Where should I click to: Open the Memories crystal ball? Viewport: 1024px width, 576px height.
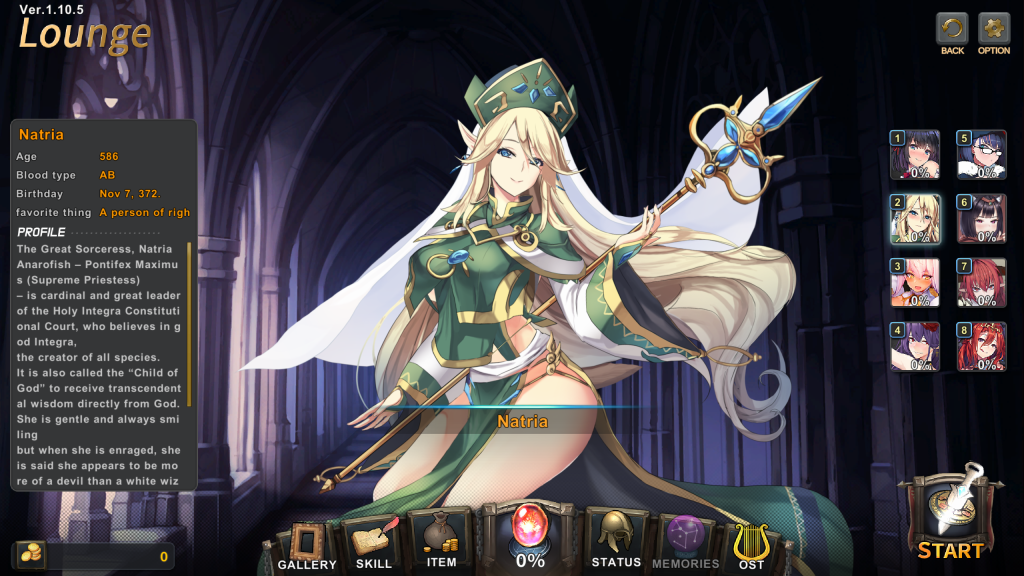[x=685, y=540]
